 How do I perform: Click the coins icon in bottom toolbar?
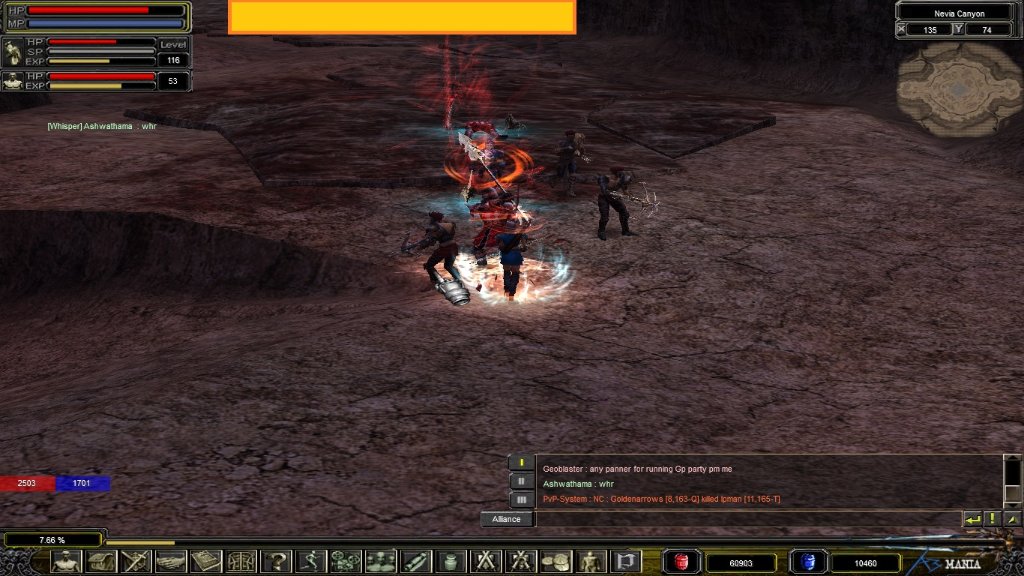pos(554,561)
